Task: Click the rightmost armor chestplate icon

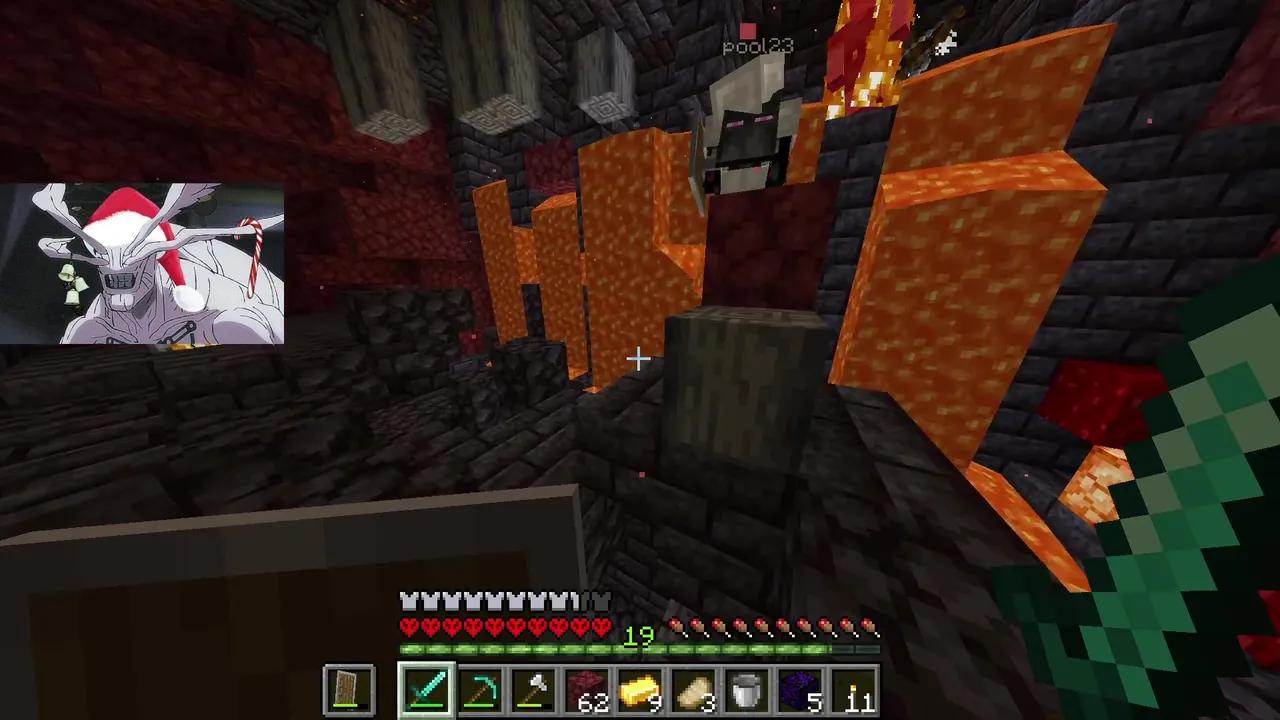Action: pyautogui.click(x=601, y=600)
